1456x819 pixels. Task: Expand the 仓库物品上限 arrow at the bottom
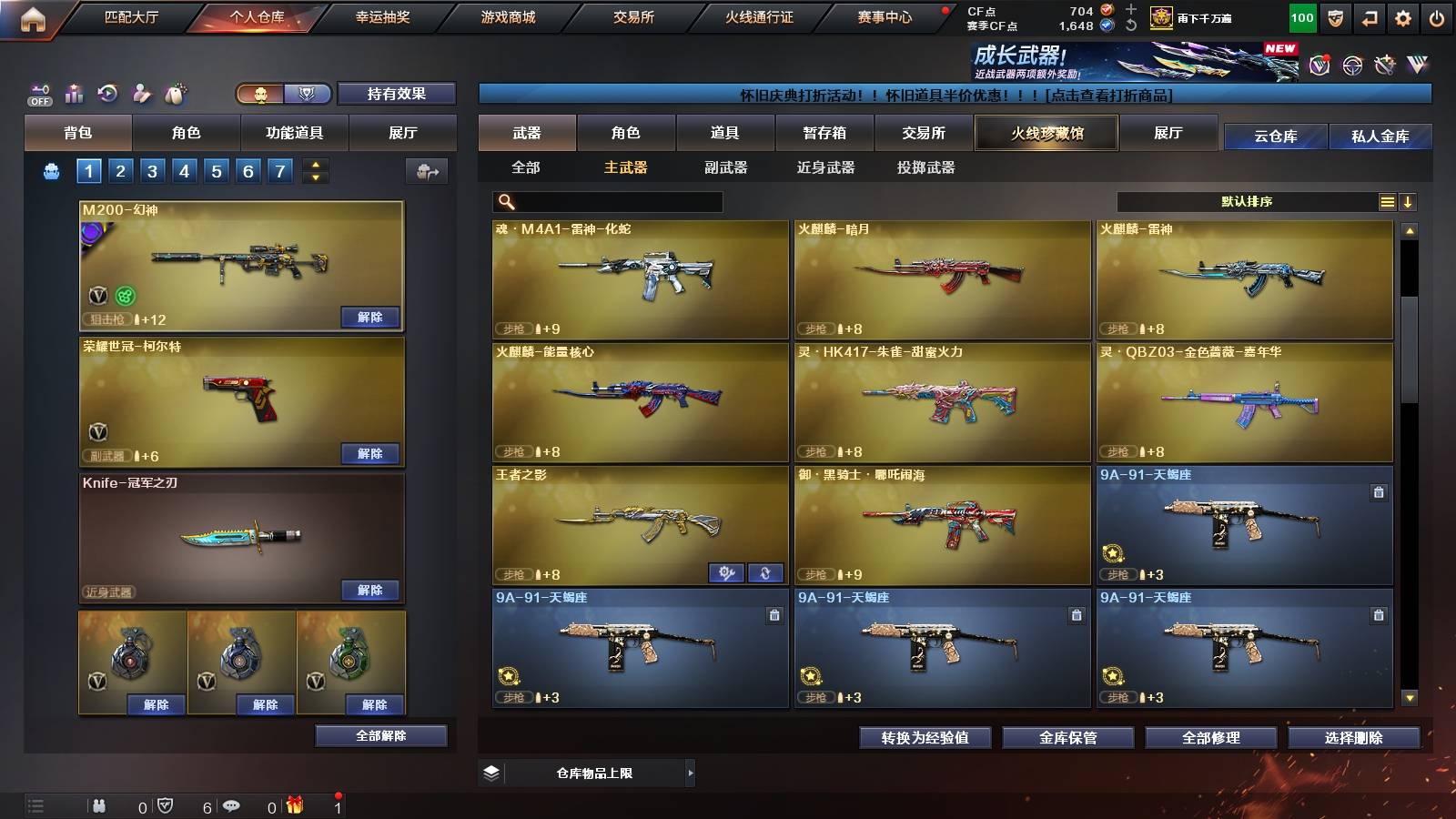(692, 773)
